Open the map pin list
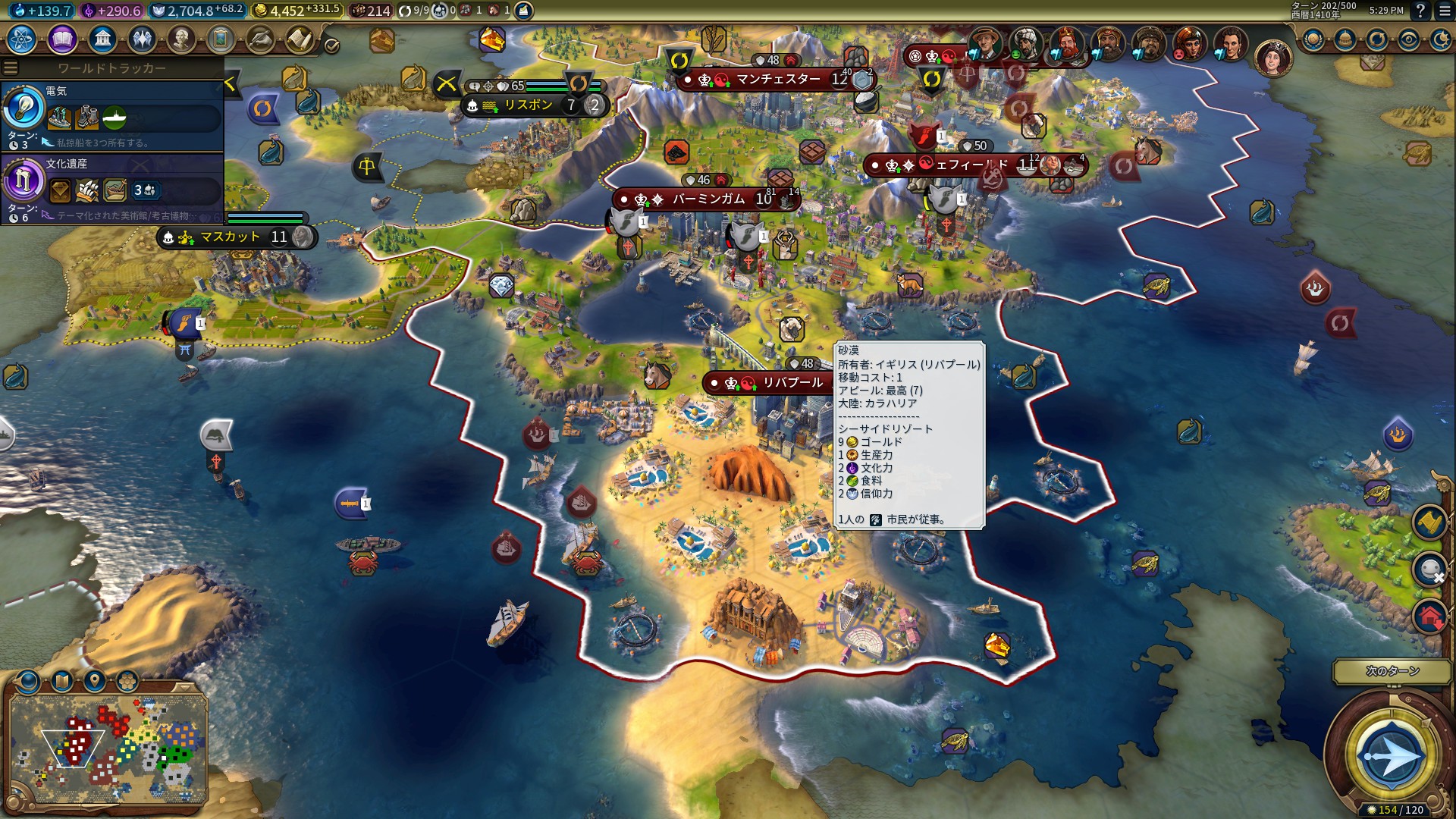 [x=95, y=681]
